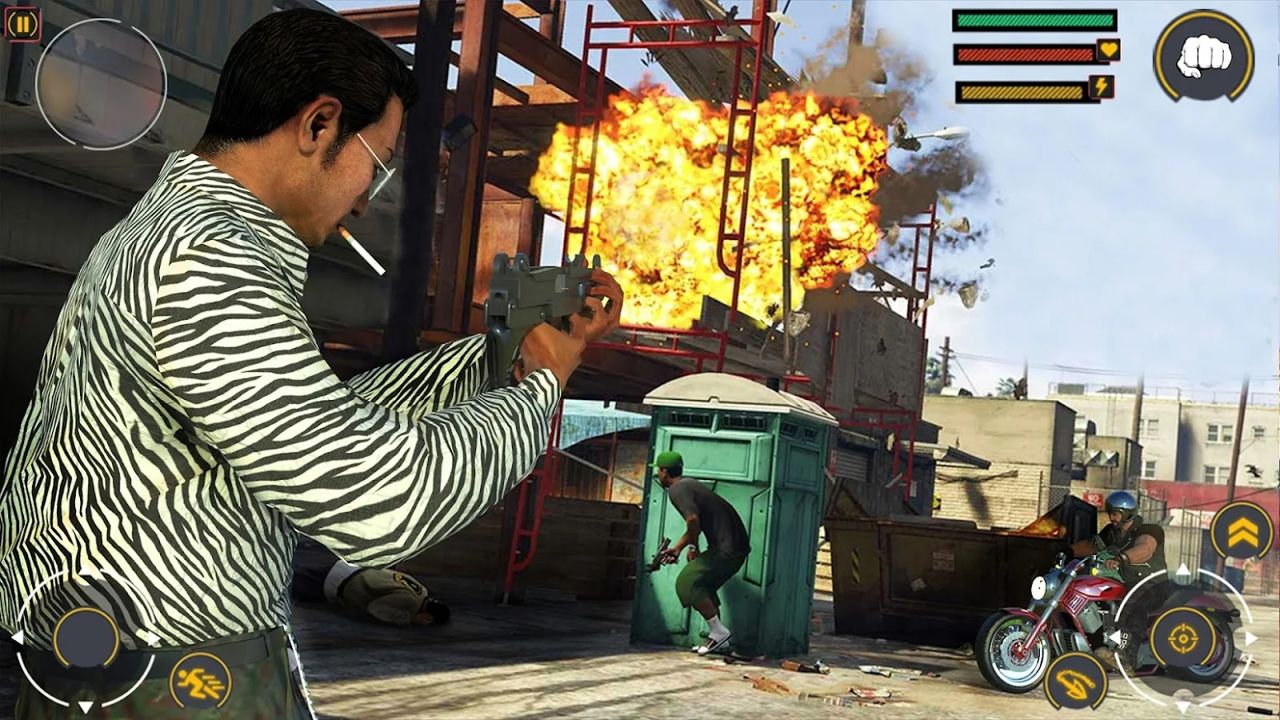Fire using the crosshair shoot button

(x=1182, y=638)
